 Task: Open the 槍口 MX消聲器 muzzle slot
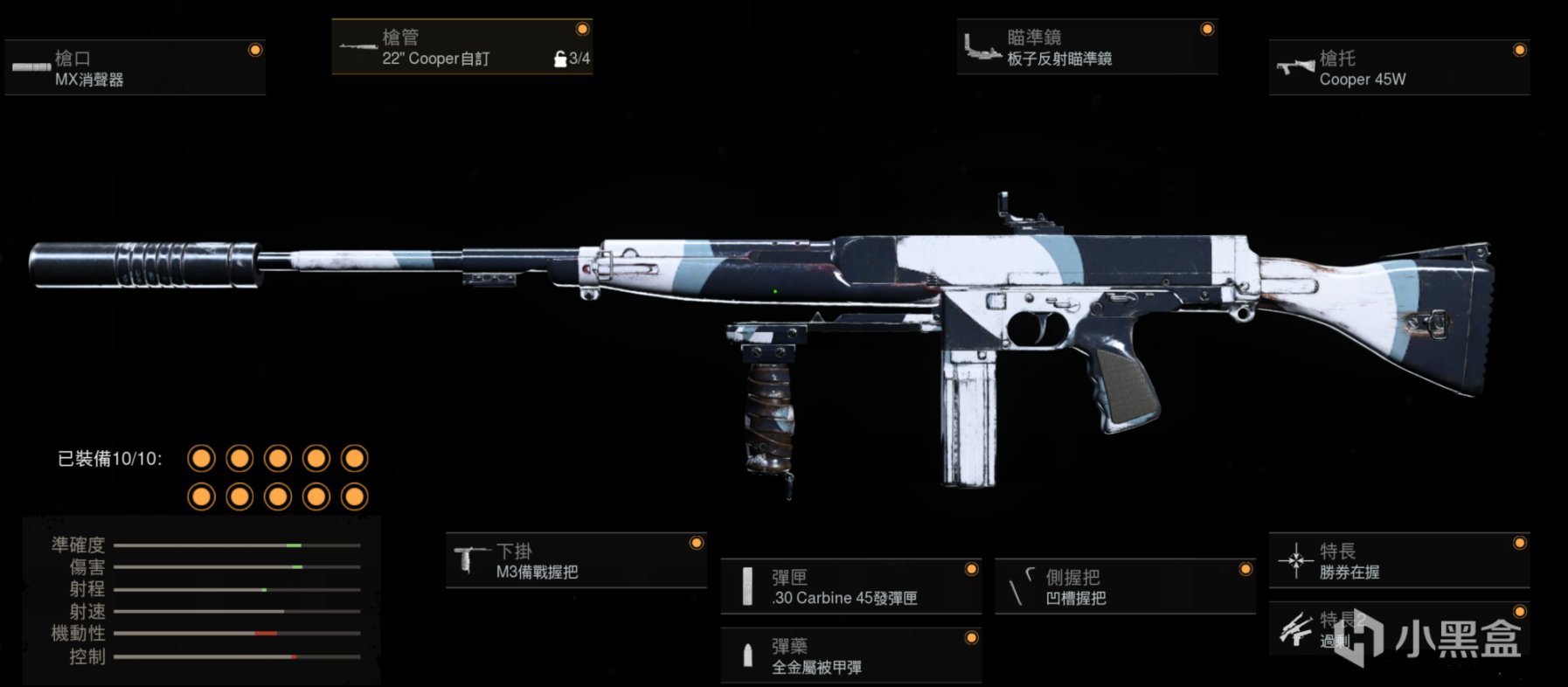(x=135, y=68)
